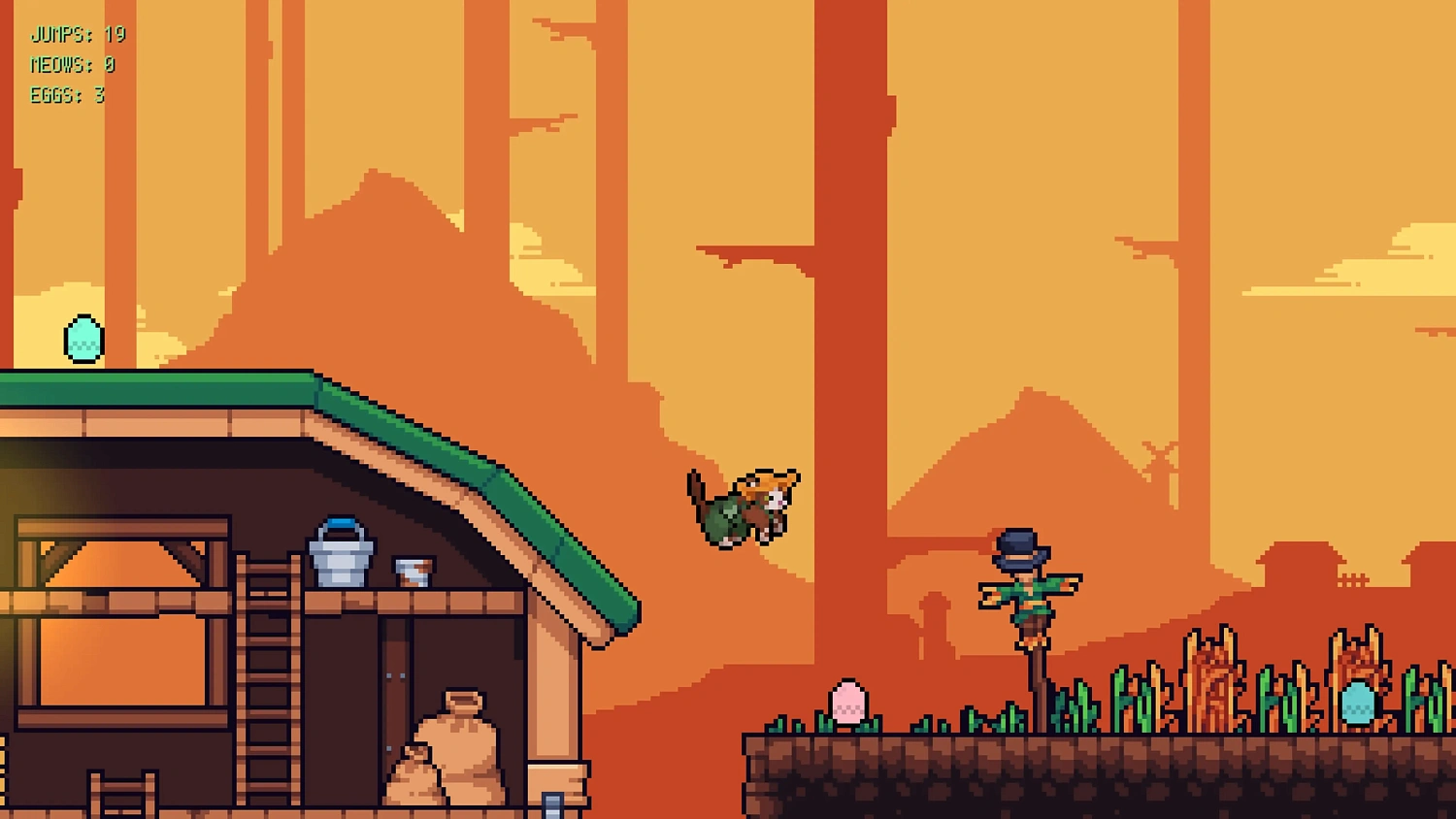This screenshot has width=1456, height=819.
Task: Click the jumping cat character
Action: click(x=743, y=505)
